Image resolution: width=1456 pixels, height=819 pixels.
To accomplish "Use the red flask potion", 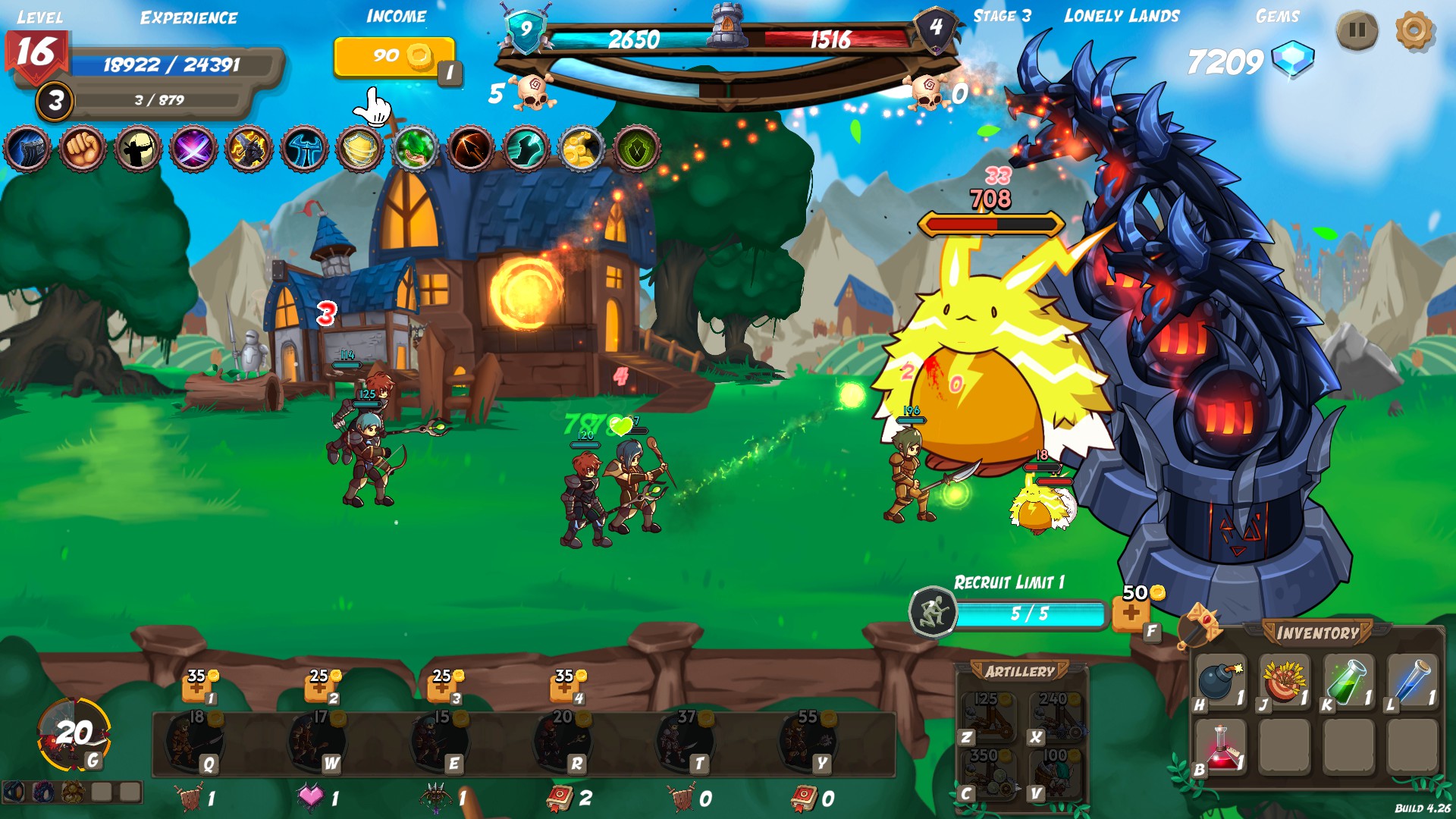I will [1219, 747].
